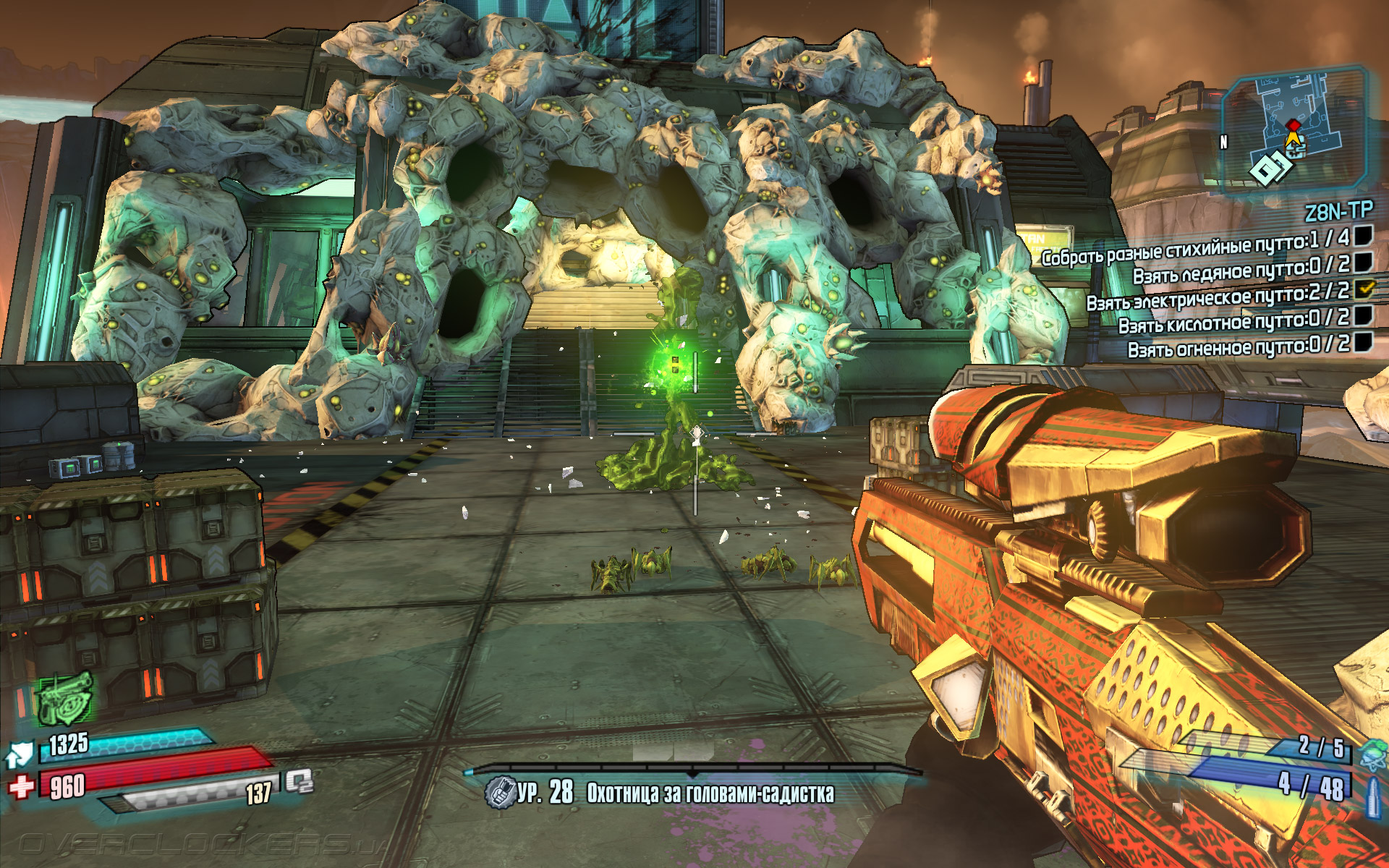Screen dimensions: 1389x868
Task: Select the 'Взять ледяное путто' objective
Action: pos(1240,271)
